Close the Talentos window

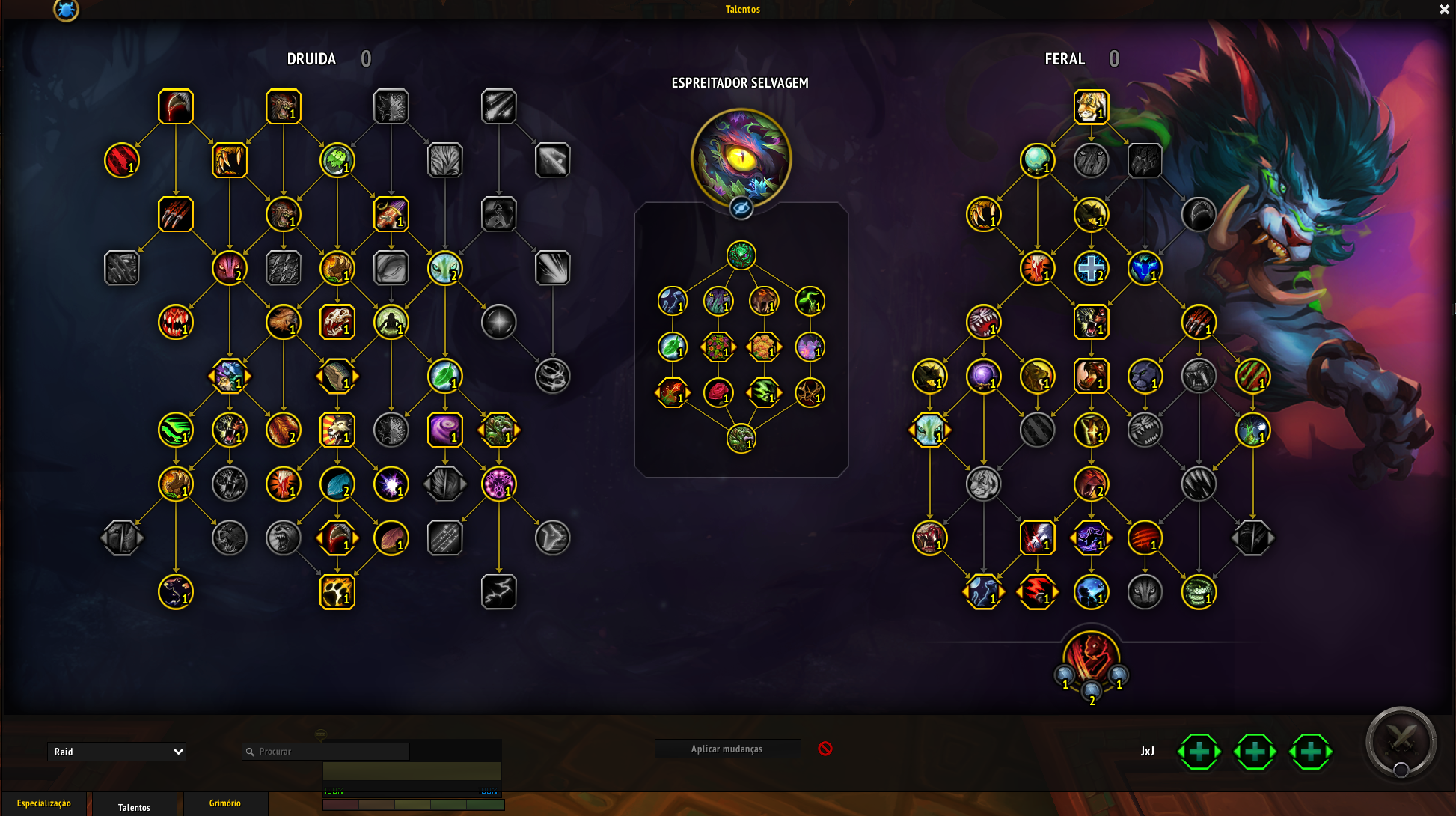pyautogui.click(x=1444, y=10)
